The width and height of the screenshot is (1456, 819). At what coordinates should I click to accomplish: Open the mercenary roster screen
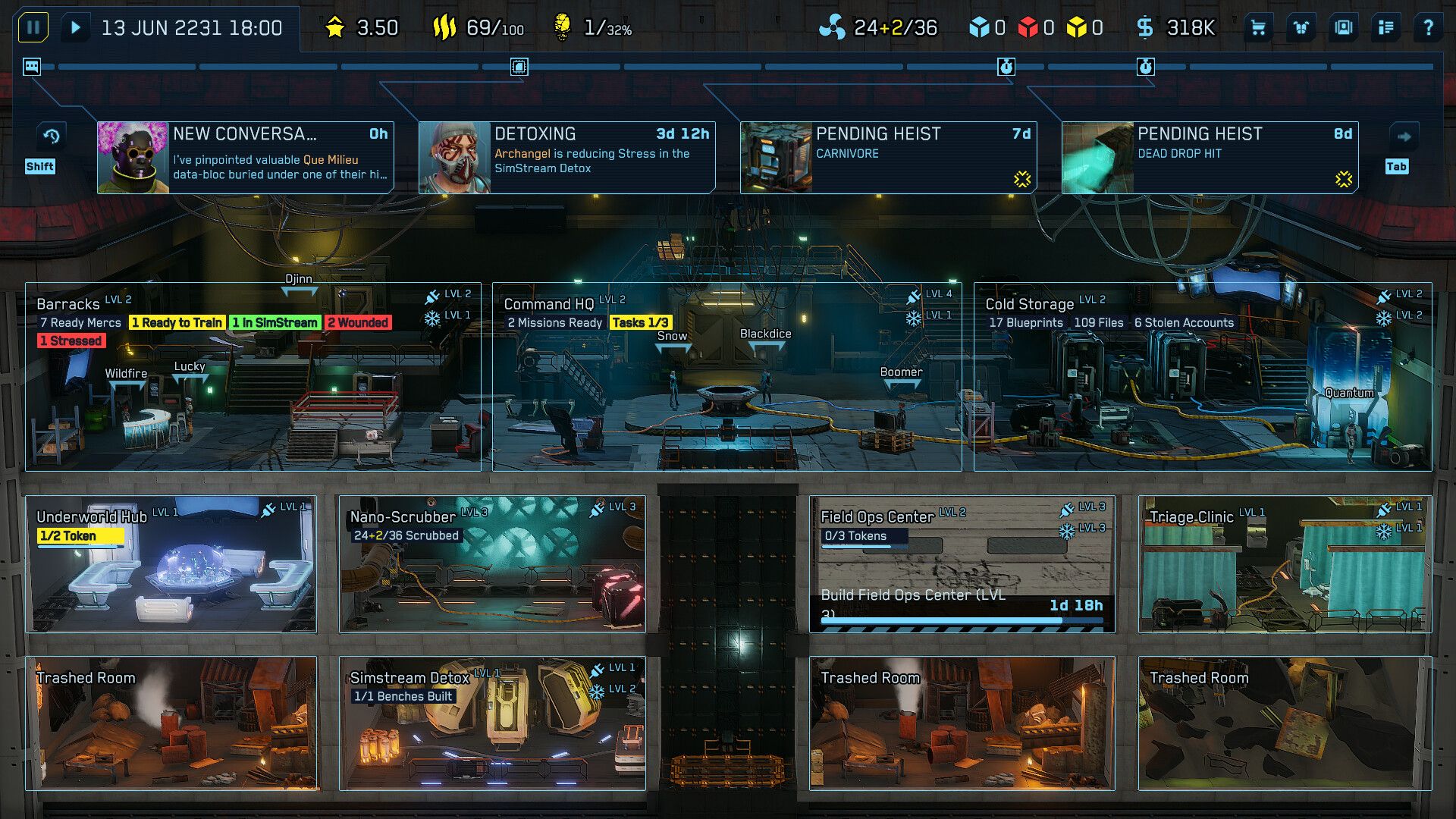click(x=1342, y=27)
